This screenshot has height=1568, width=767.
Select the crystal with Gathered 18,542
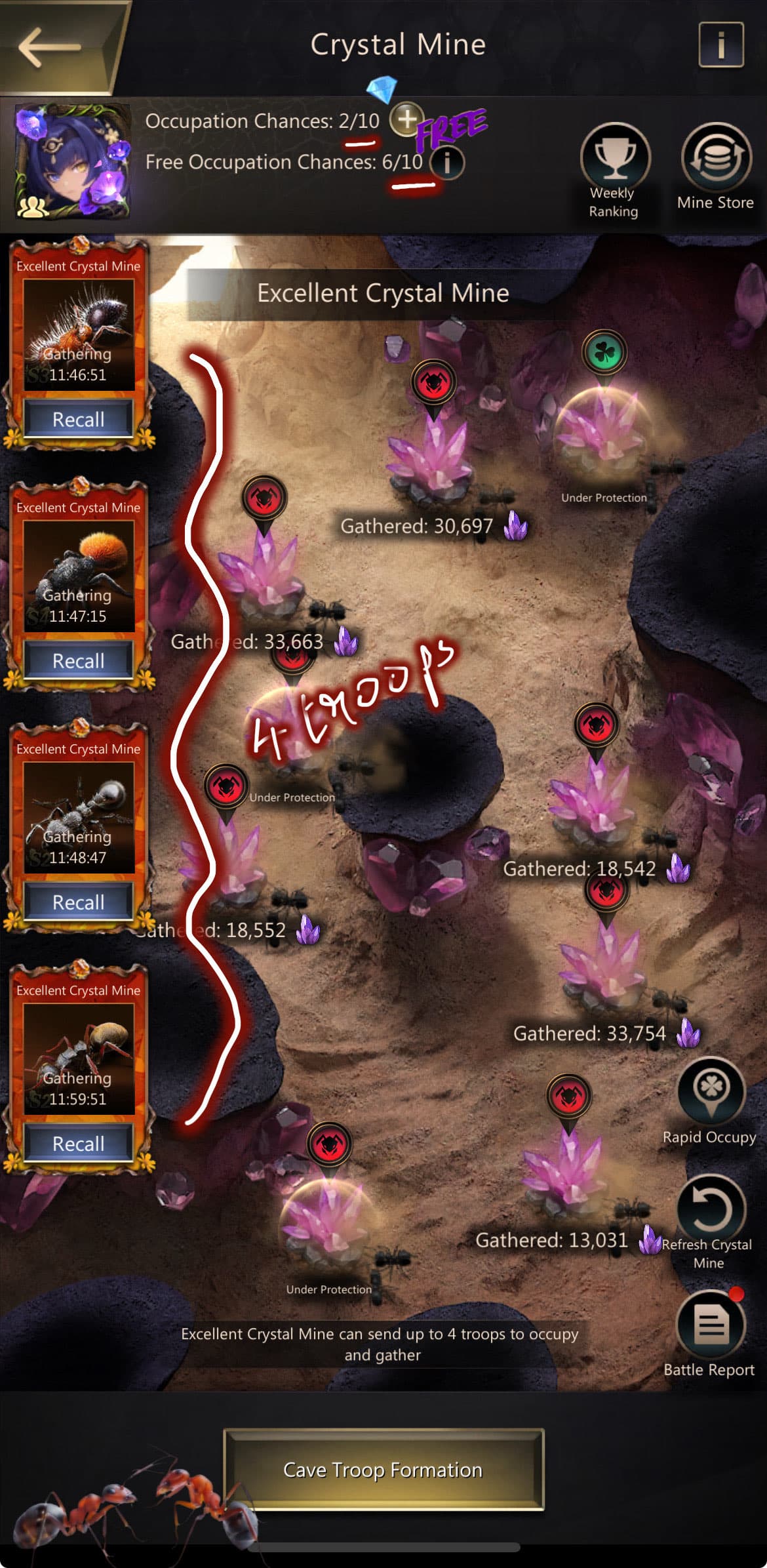595,803
